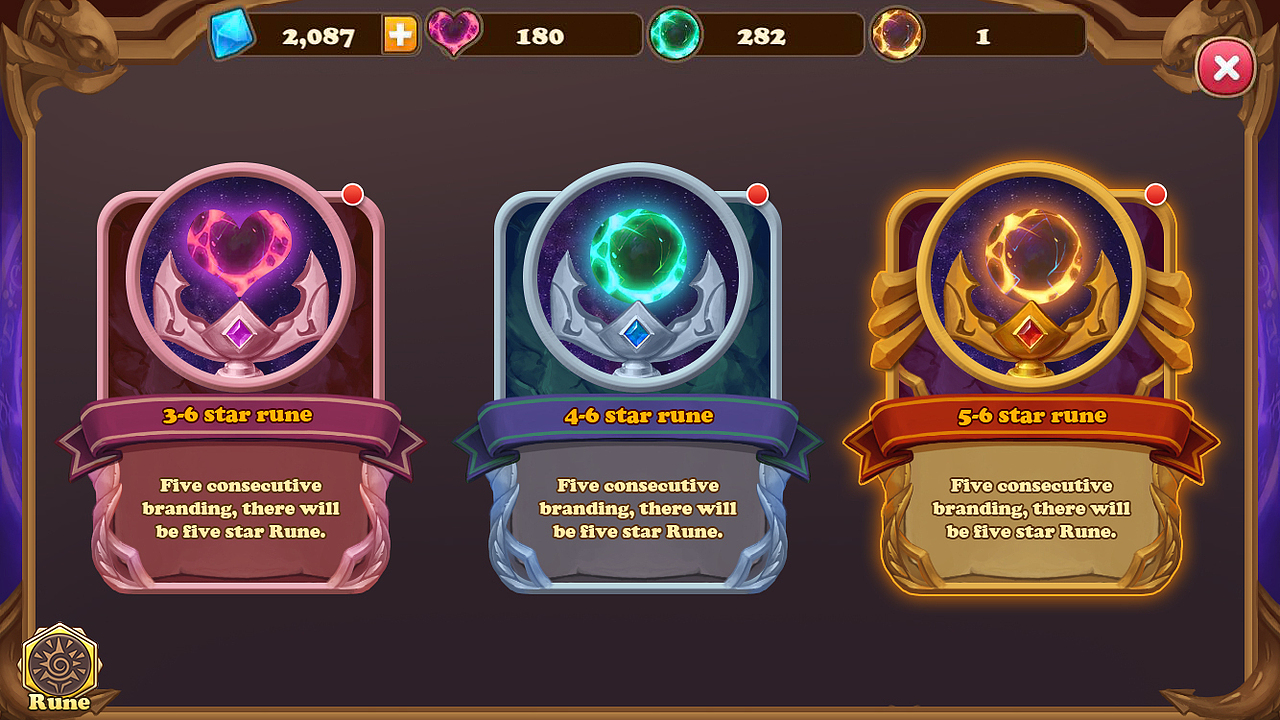Select the green orb currency icon
The image size is (1280, 720).
pos(676,34)
